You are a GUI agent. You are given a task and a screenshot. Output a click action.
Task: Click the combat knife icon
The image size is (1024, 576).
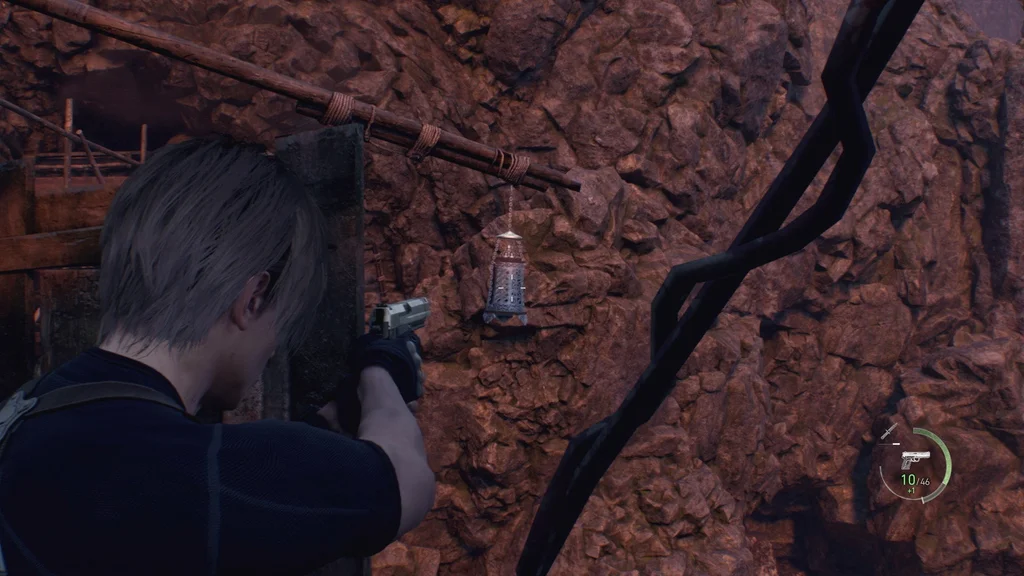pyautogui.click(x=889, y=430)
